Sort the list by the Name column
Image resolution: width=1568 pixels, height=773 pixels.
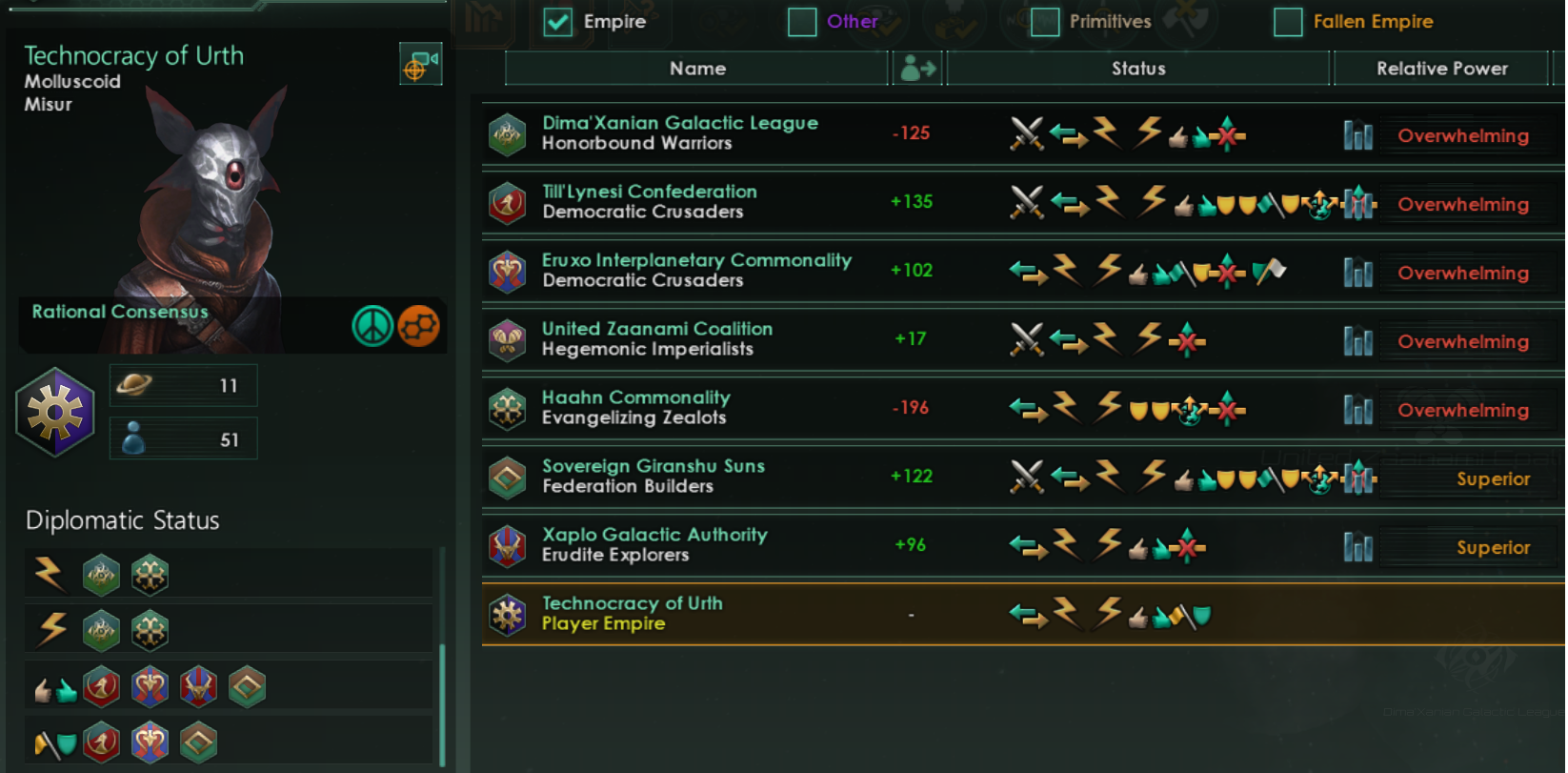coord(696,68)
